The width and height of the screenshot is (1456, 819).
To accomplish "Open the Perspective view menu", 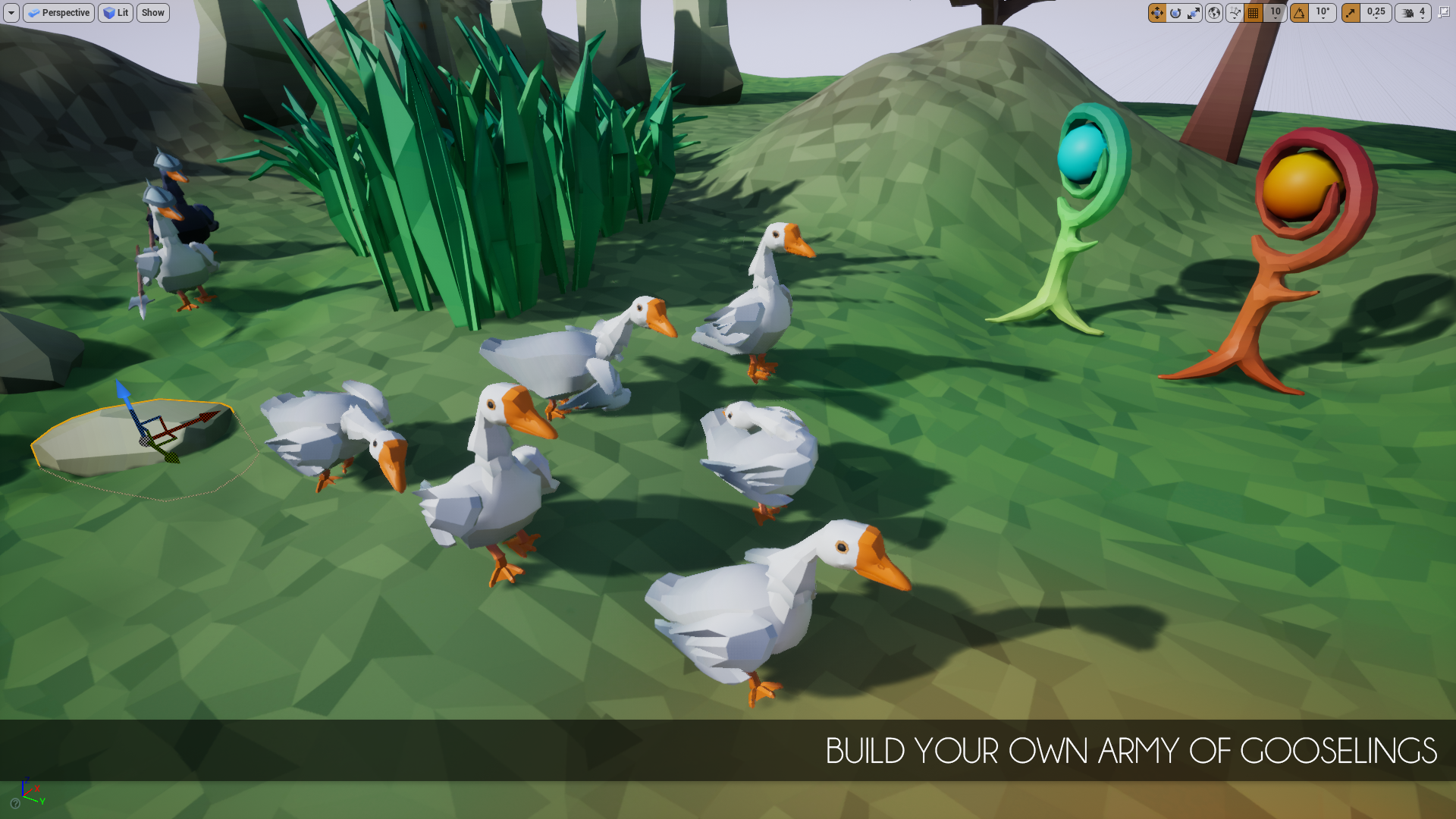I will click(58, 13).
